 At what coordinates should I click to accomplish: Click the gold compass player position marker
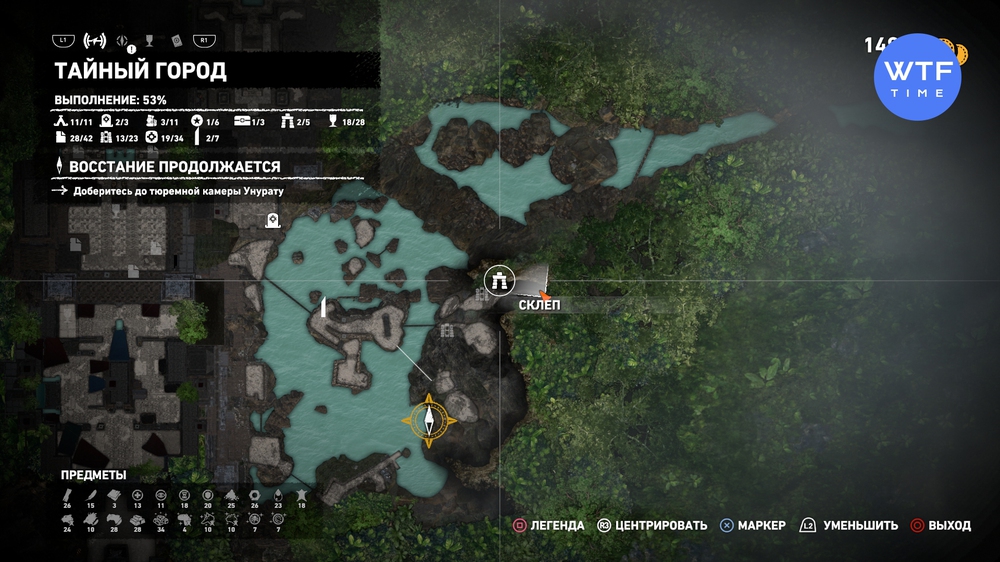tap(430, 419)
